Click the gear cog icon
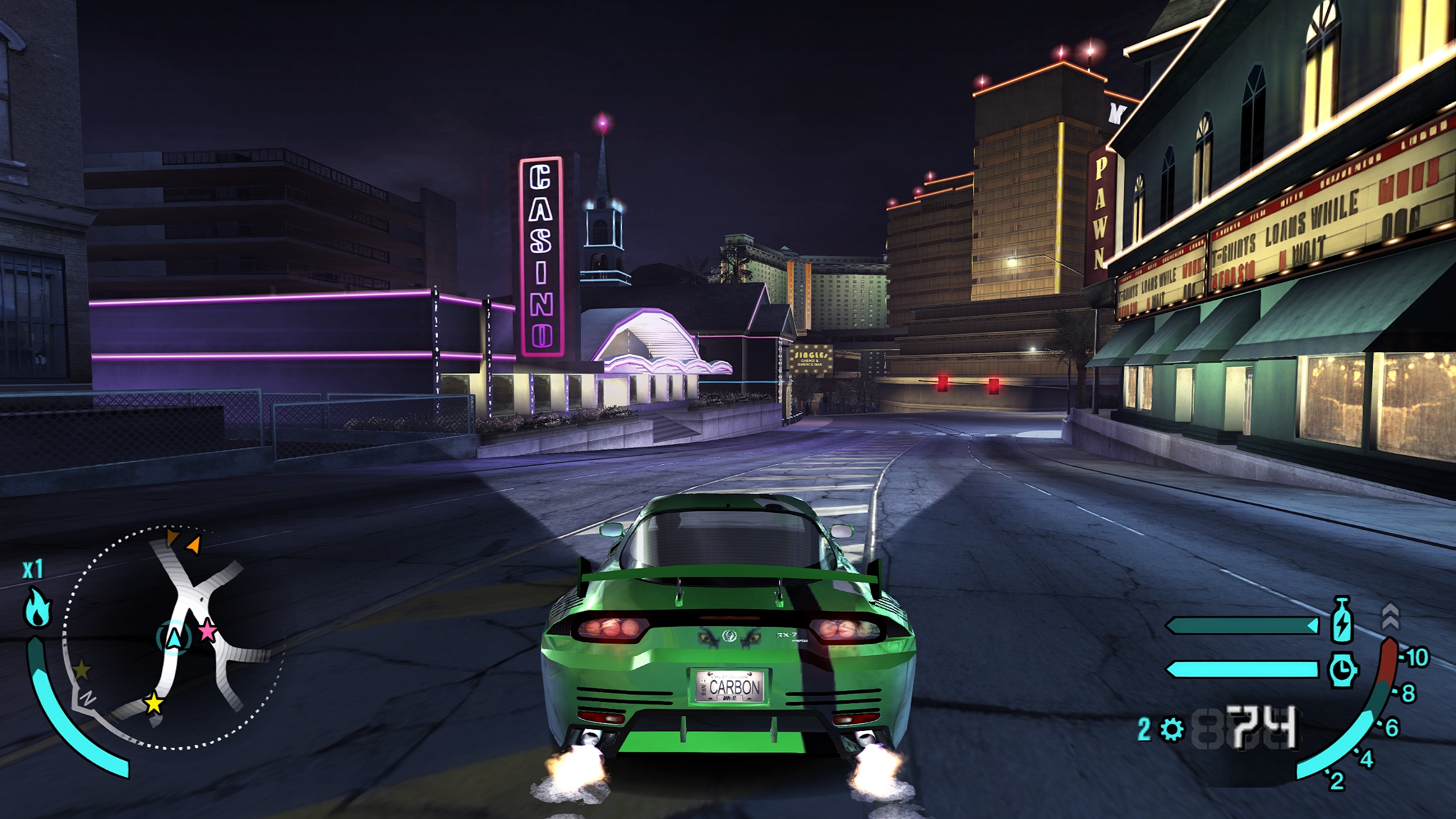 click(1171, 730)
